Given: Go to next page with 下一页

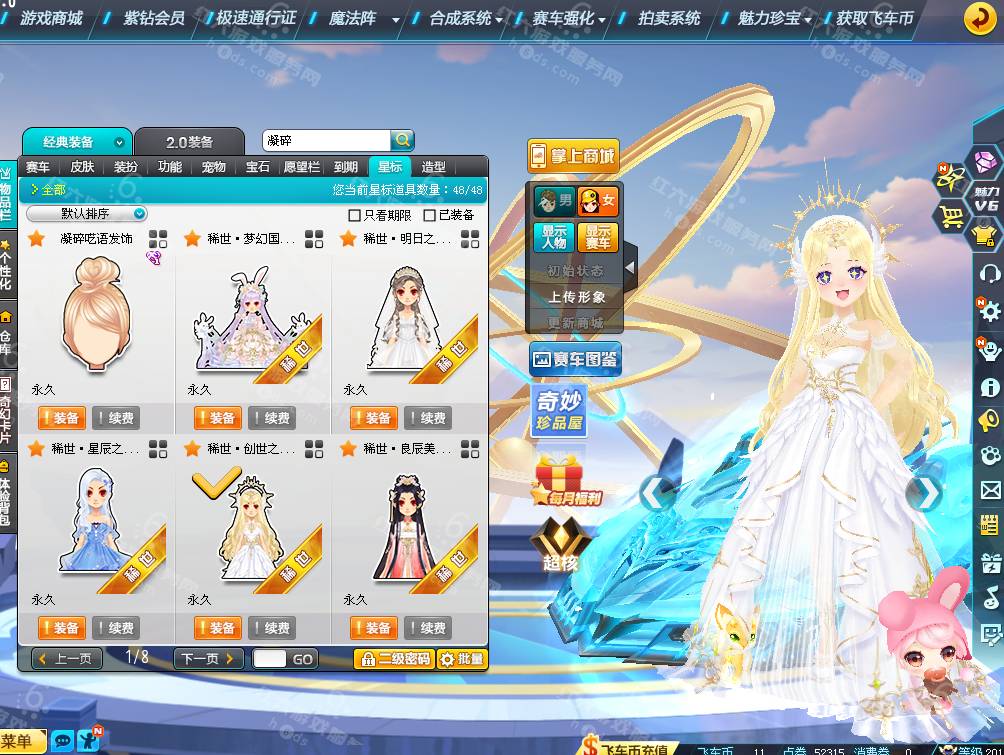Looking at the screenshot, I should tap(208, 659).
